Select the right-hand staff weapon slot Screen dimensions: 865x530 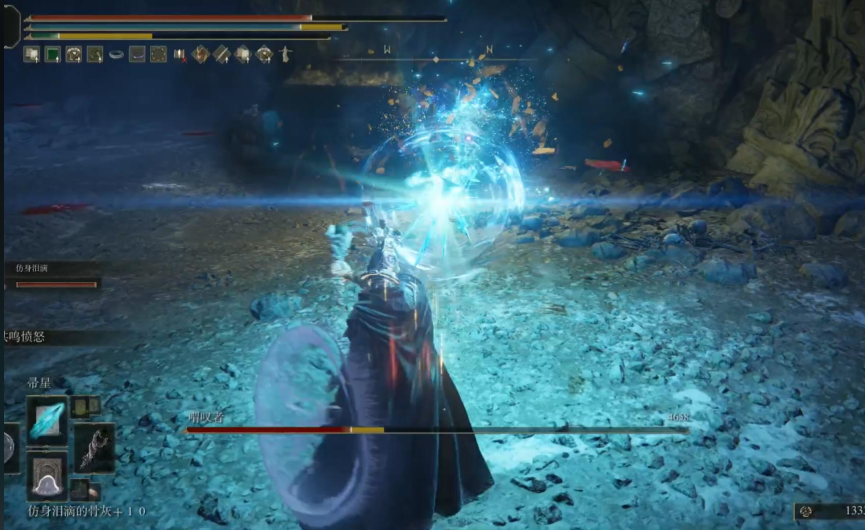point(94,448)
